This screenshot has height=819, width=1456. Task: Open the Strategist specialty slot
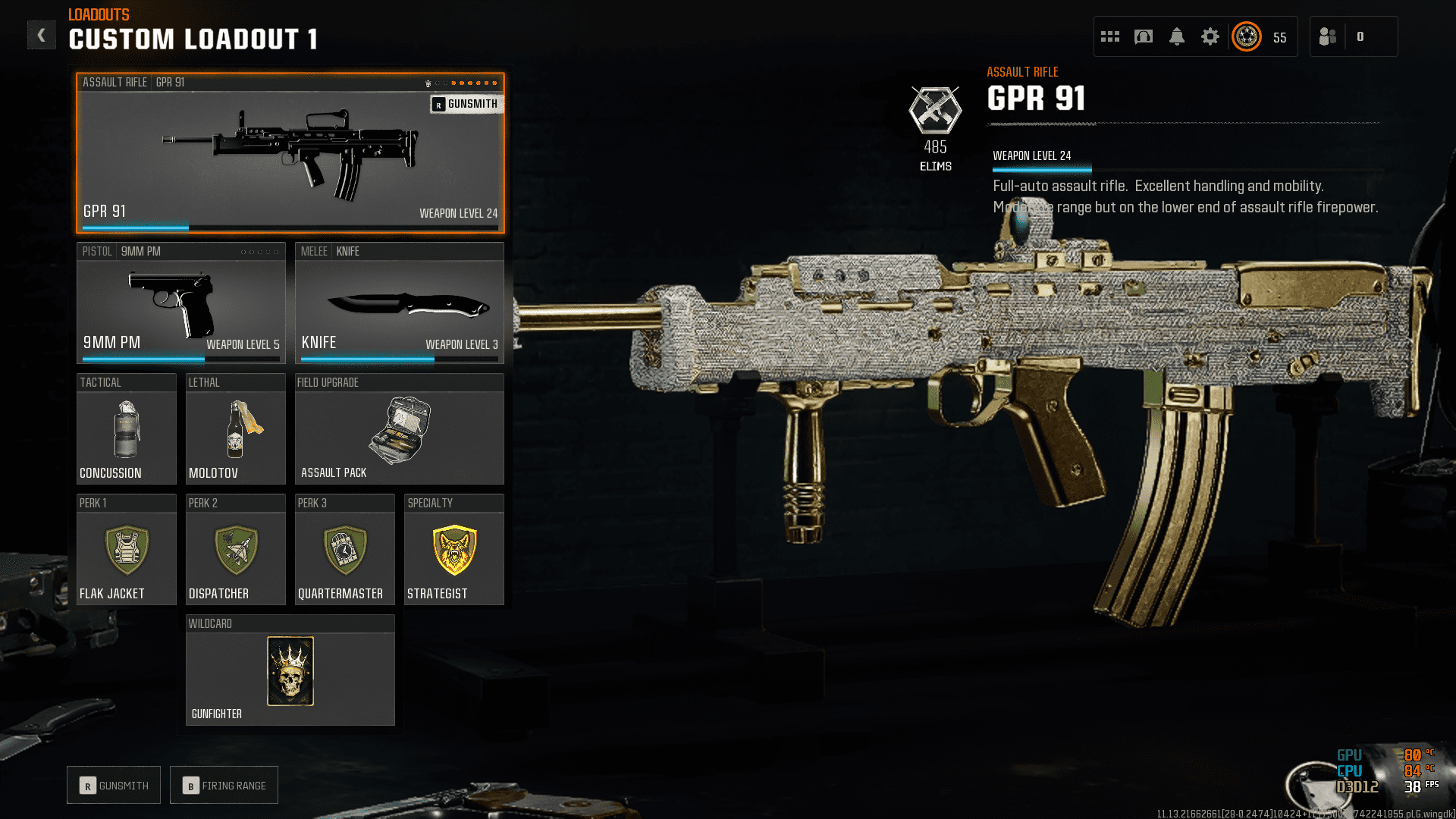[453, 550]
